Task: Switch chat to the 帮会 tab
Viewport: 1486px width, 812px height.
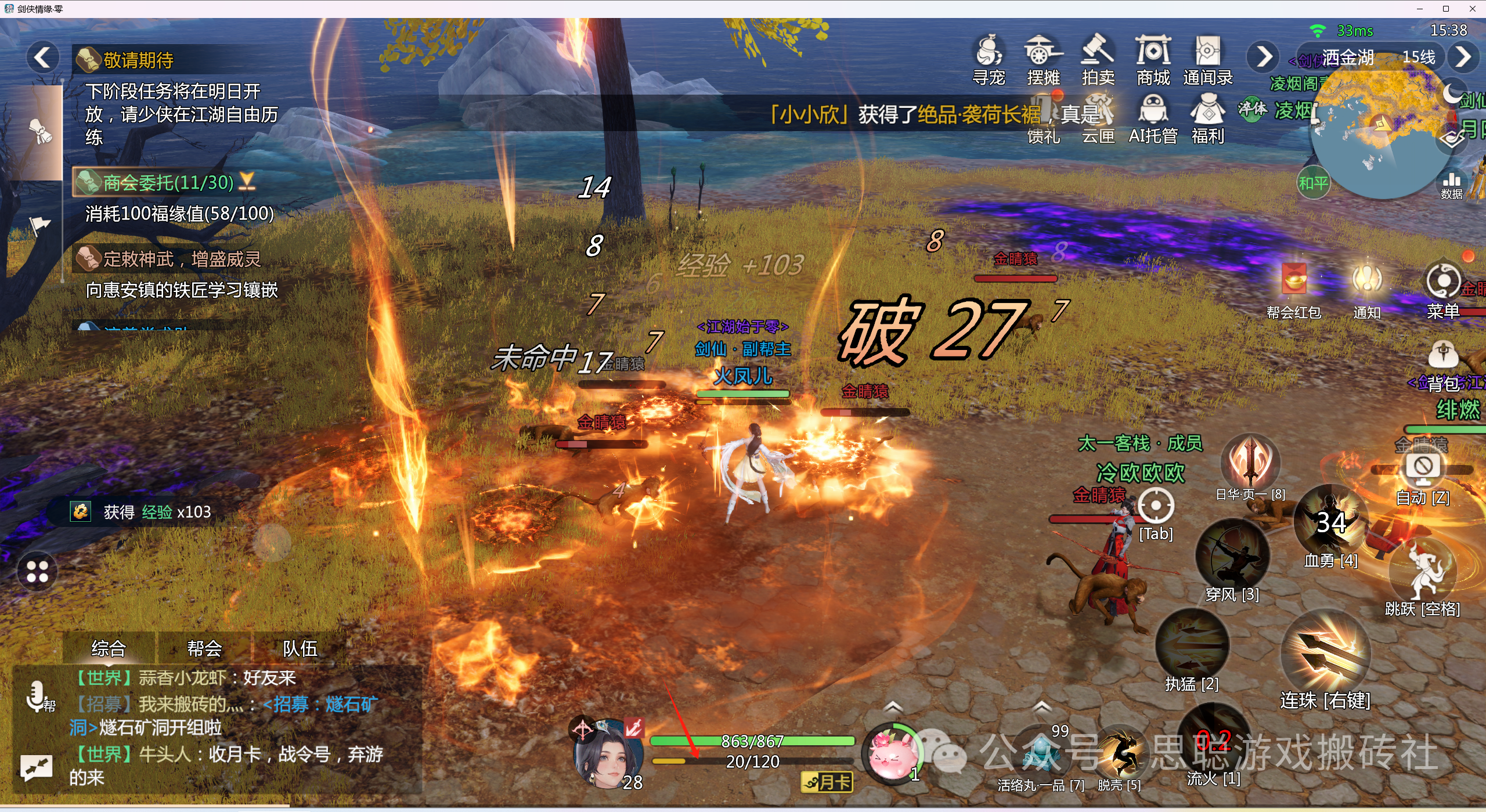Action: point(204,648)
